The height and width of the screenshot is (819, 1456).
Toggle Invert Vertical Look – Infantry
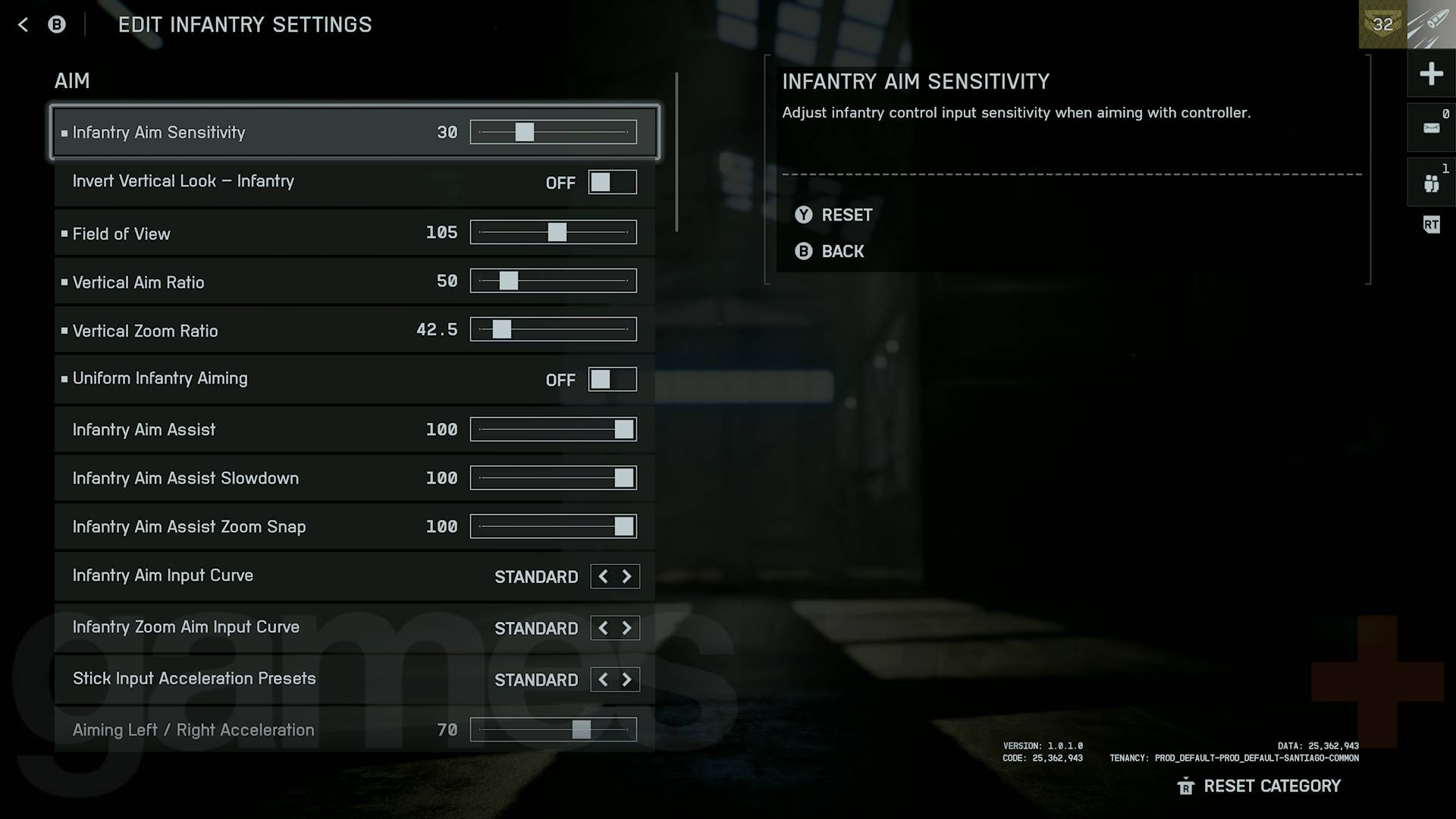point(612,182)
